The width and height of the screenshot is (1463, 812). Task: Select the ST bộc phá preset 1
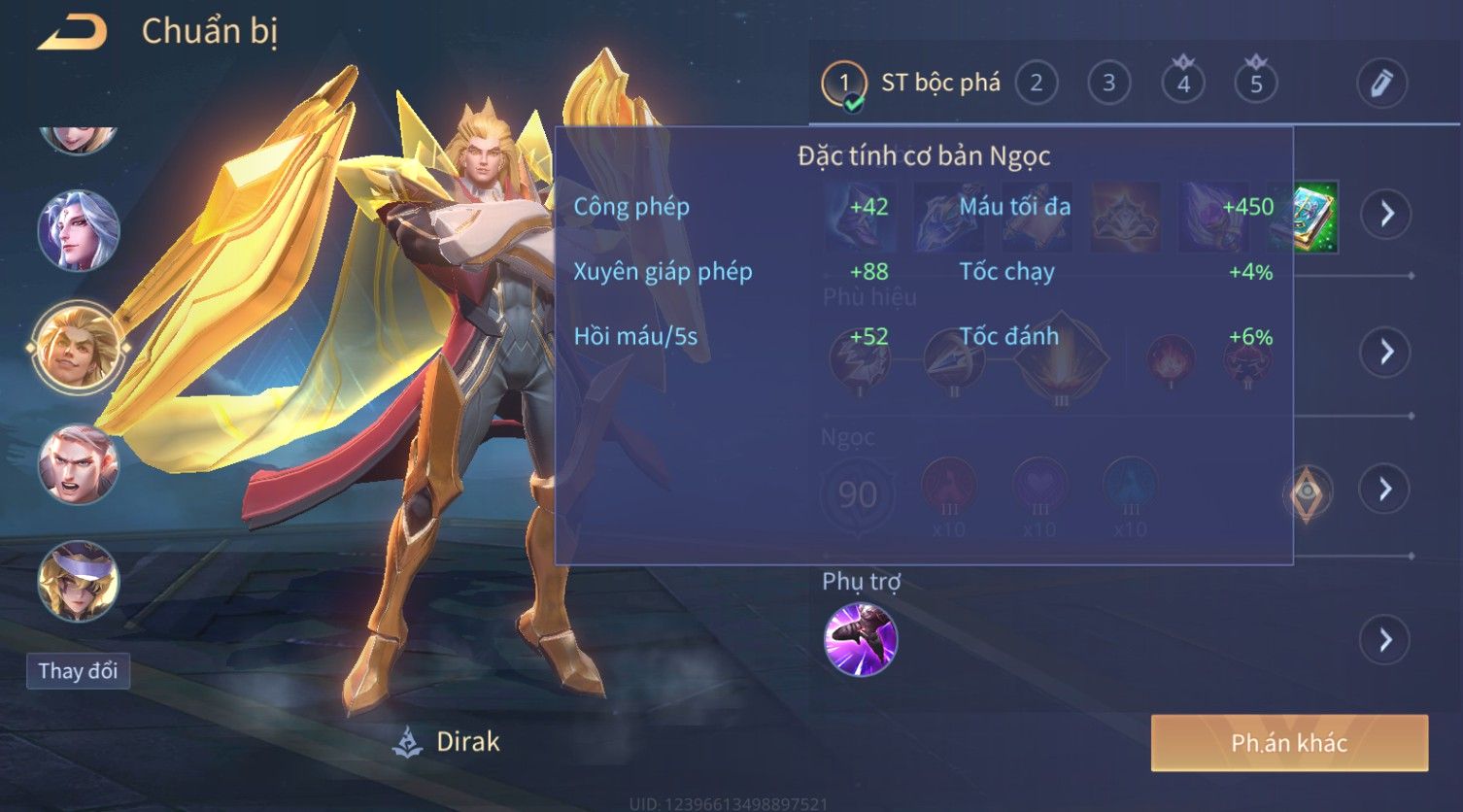(843, 84)
